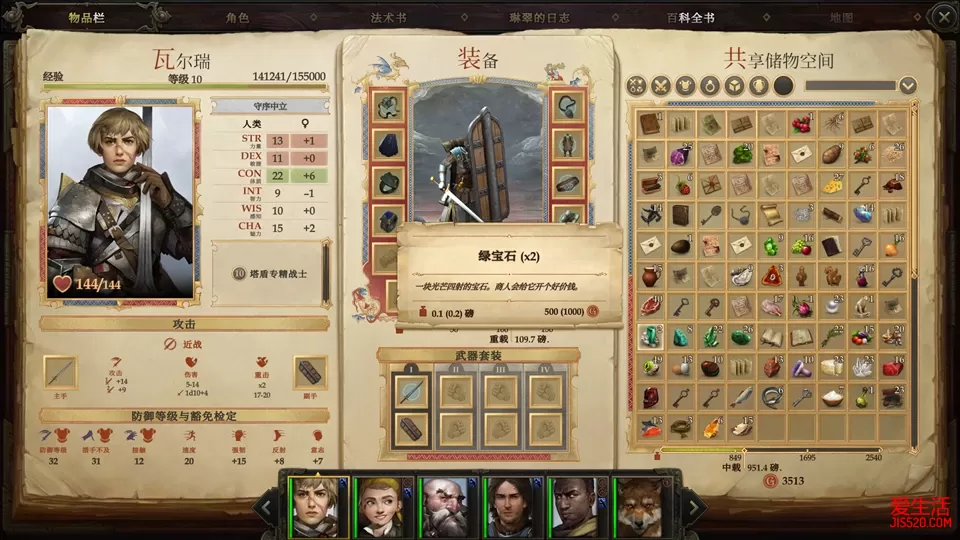Open the stash sort dropdown arrow
This screenshot has width=960, height=540.
pos(907,86)
